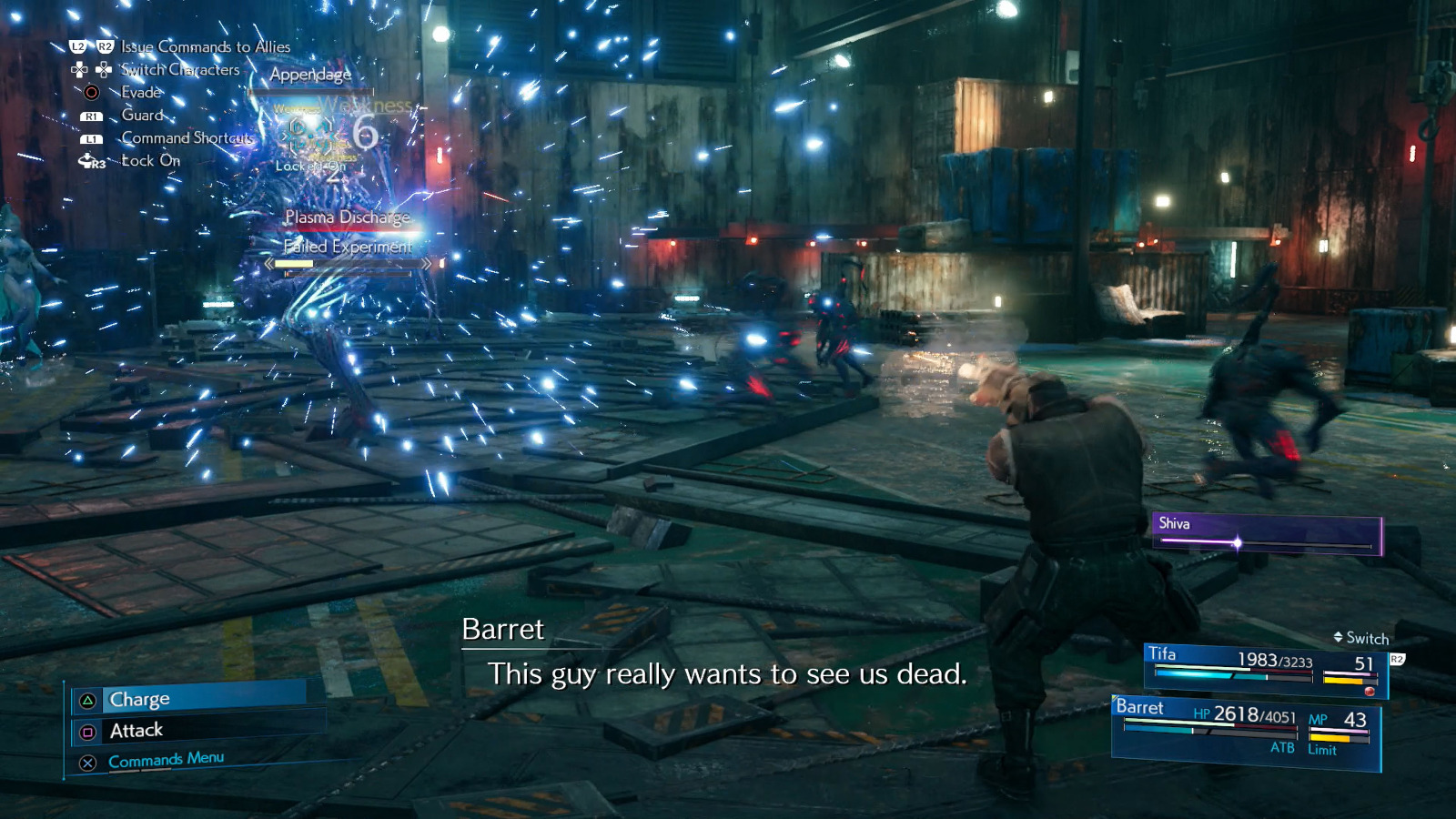Image resolution: width=1456 pixels, height=819 pixels.
Task: Click the Issue Commands to Allies label
Action: [204, 46]
